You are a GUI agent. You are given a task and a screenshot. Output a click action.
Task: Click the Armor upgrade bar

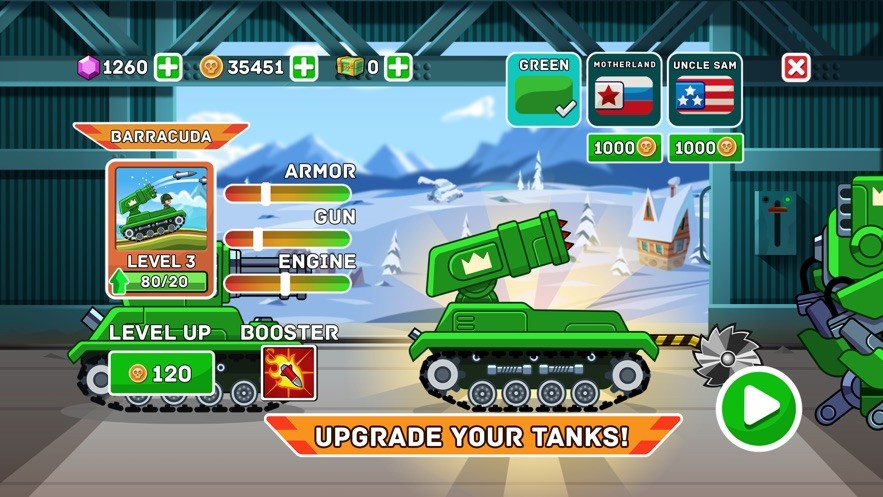[287, 194]
